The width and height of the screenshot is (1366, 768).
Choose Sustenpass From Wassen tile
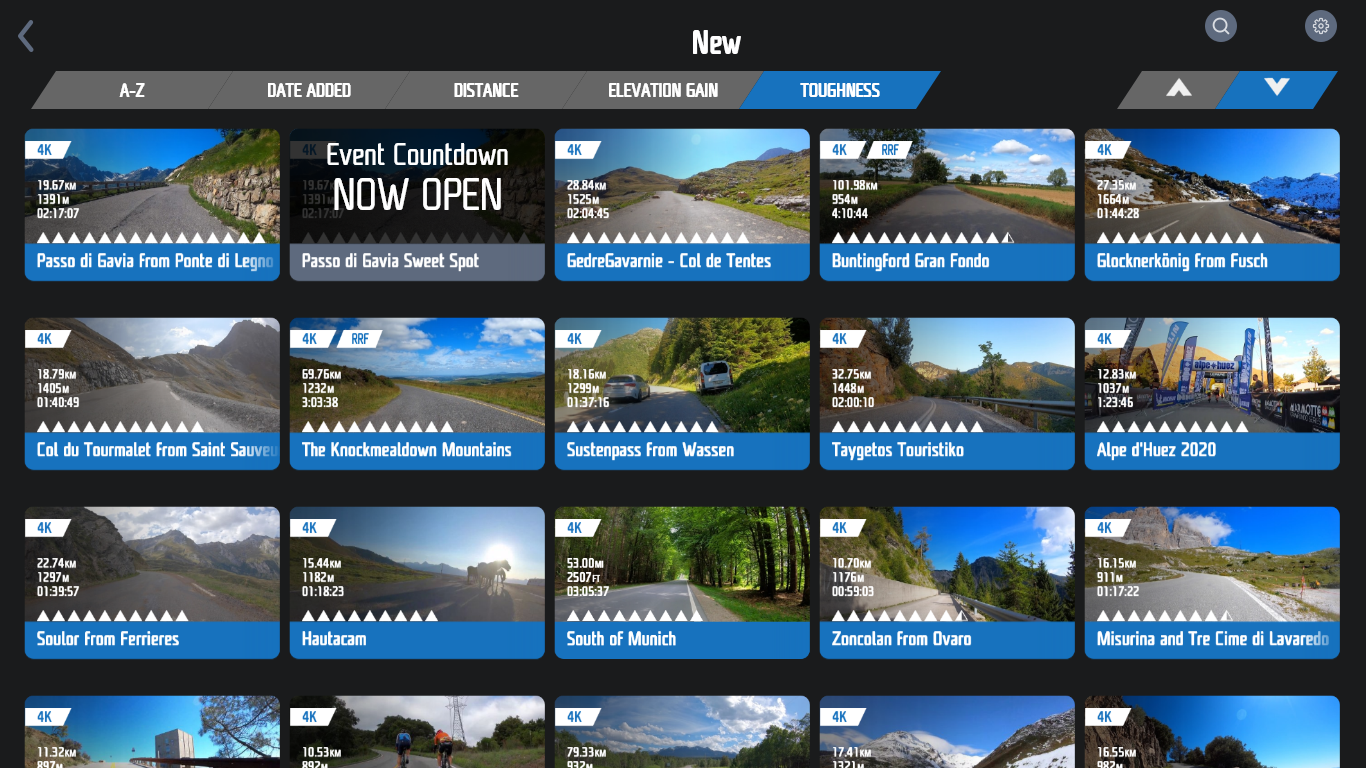tap(682, 393)
